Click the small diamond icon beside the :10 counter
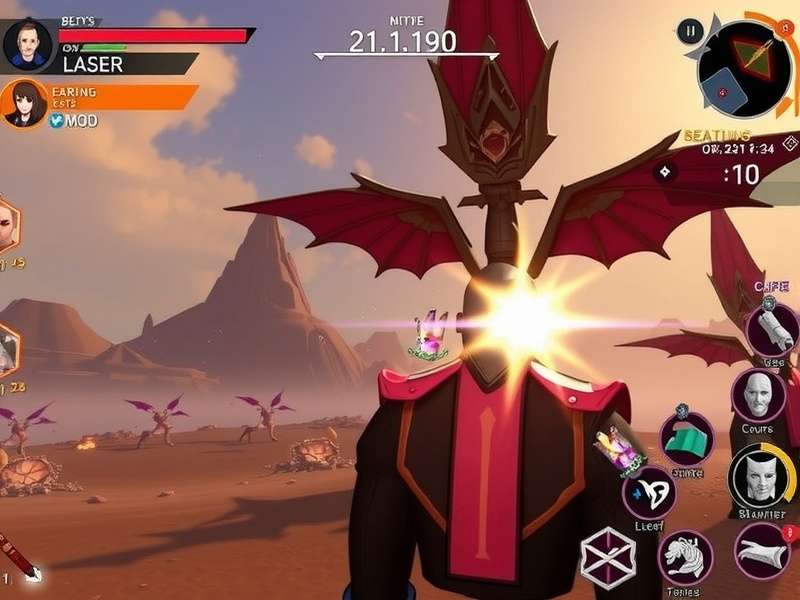 pos(665,171)
